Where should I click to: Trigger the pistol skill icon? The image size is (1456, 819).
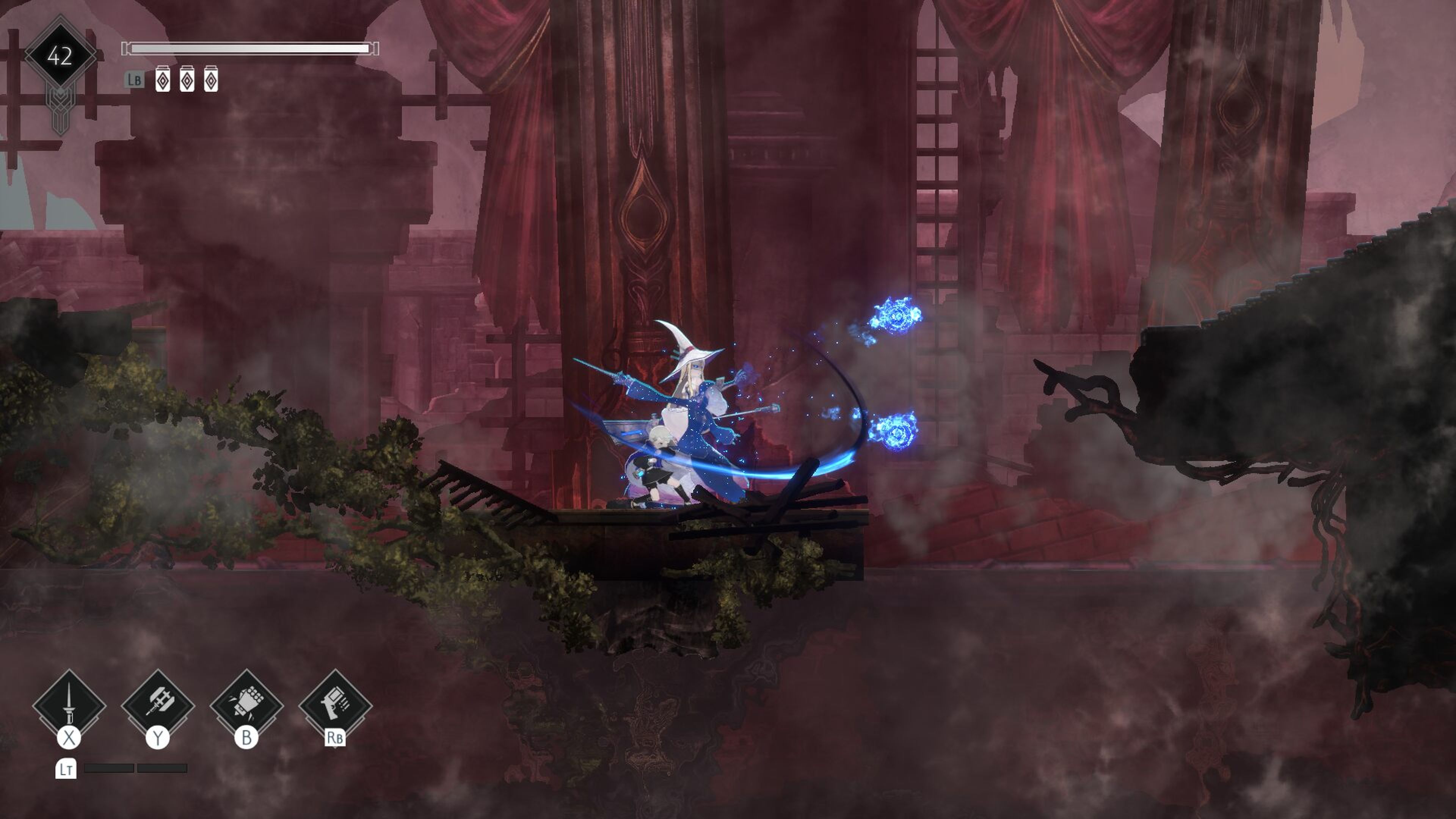coord(335,704)
